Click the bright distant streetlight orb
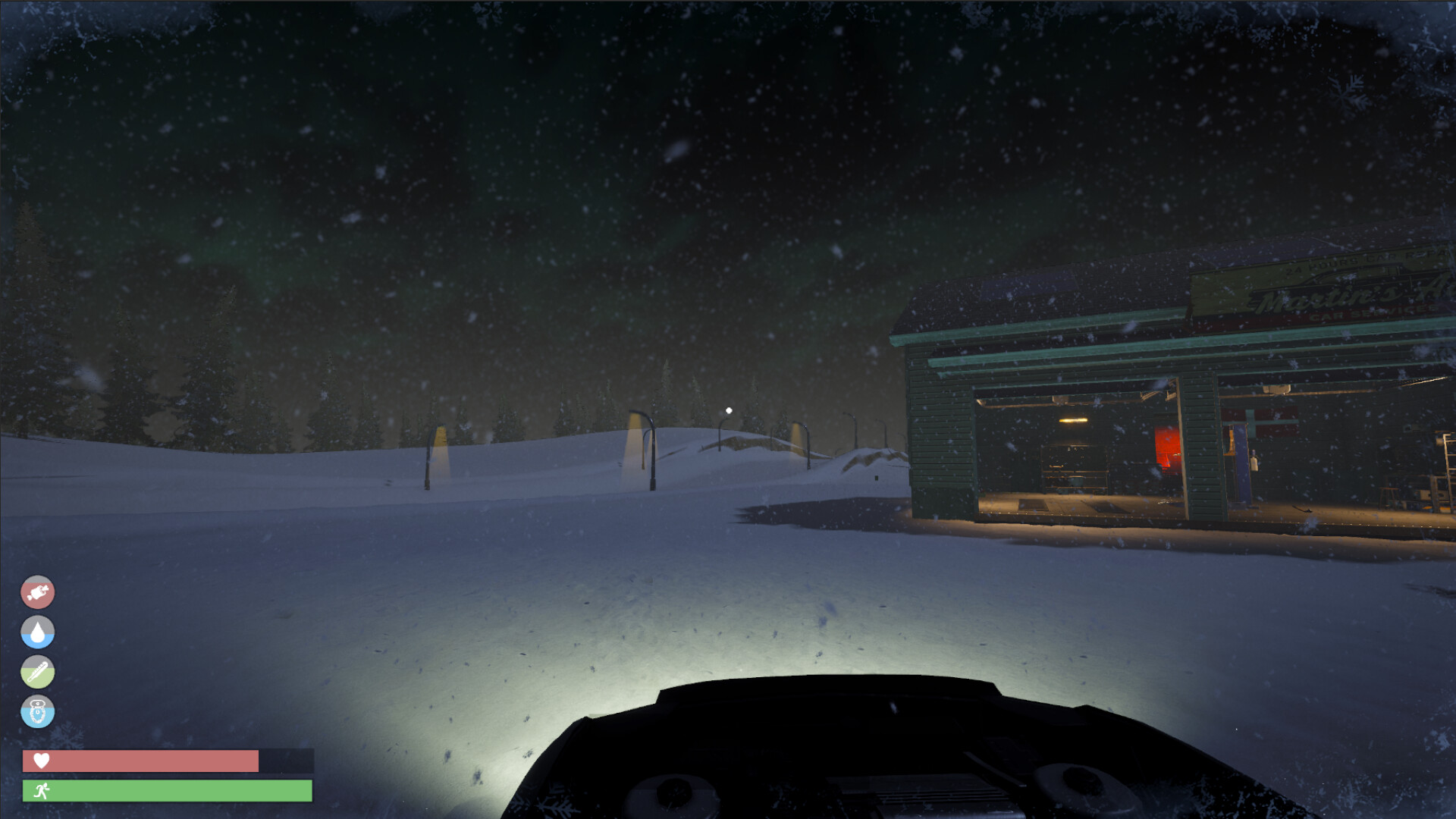This screenshot has height=819, width=1456. pyautogui.click(x=729, y=409)
